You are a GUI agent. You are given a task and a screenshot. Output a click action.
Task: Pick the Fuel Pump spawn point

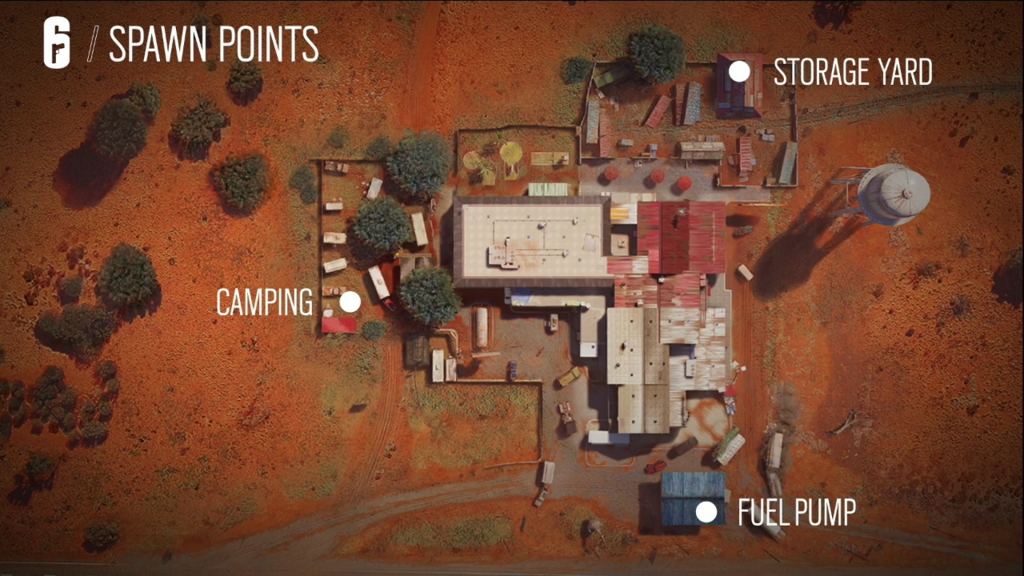706,513
